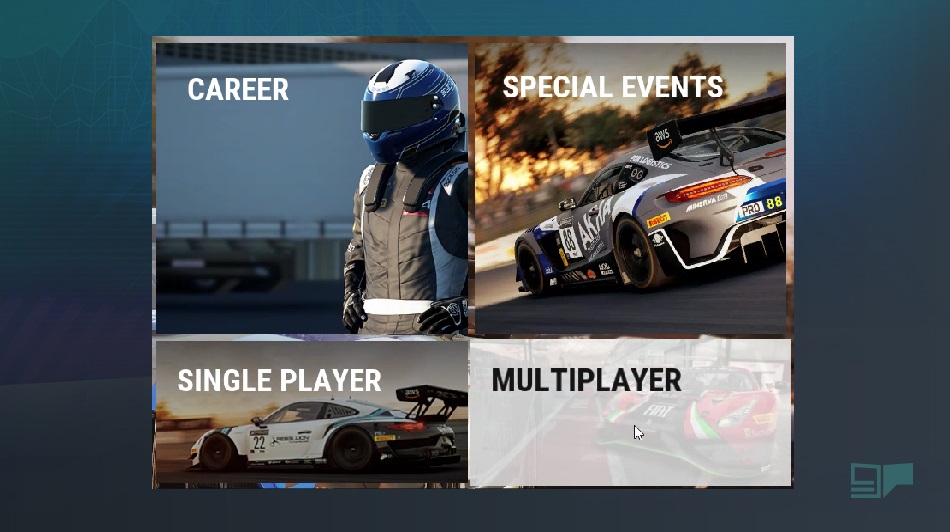Click the chat overlay icon
The width and height of the screenshot is (950, 532).
point(881,480)
